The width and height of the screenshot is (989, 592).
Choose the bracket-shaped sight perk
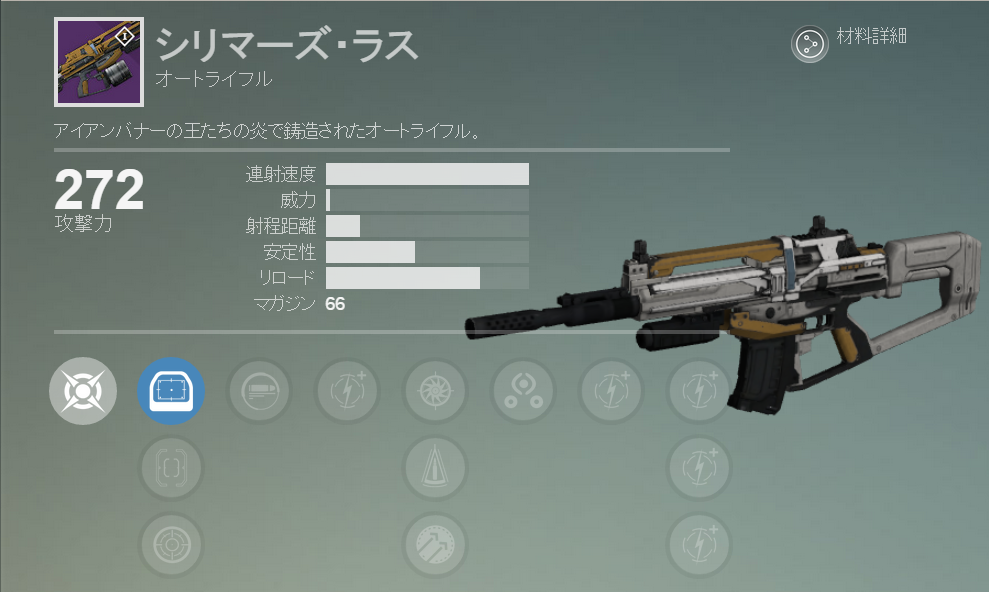171,467
